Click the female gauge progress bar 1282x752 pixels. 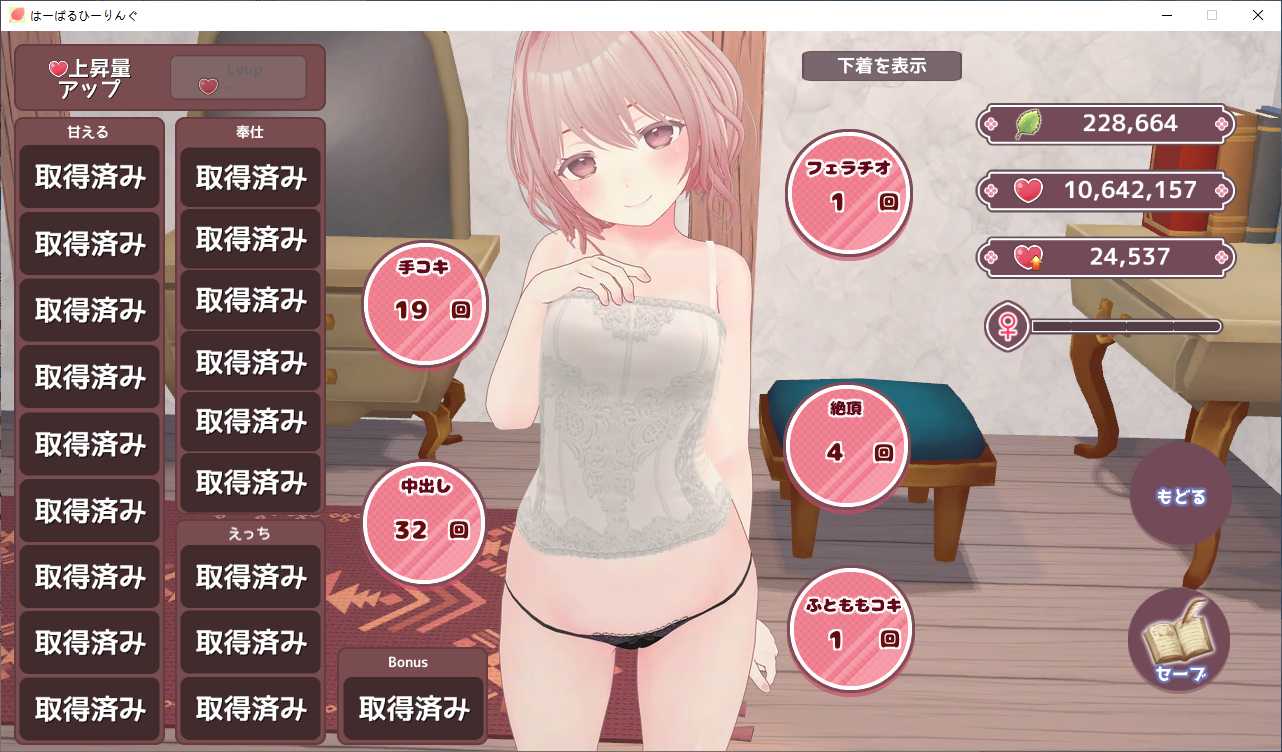[x=1125, y=326]
